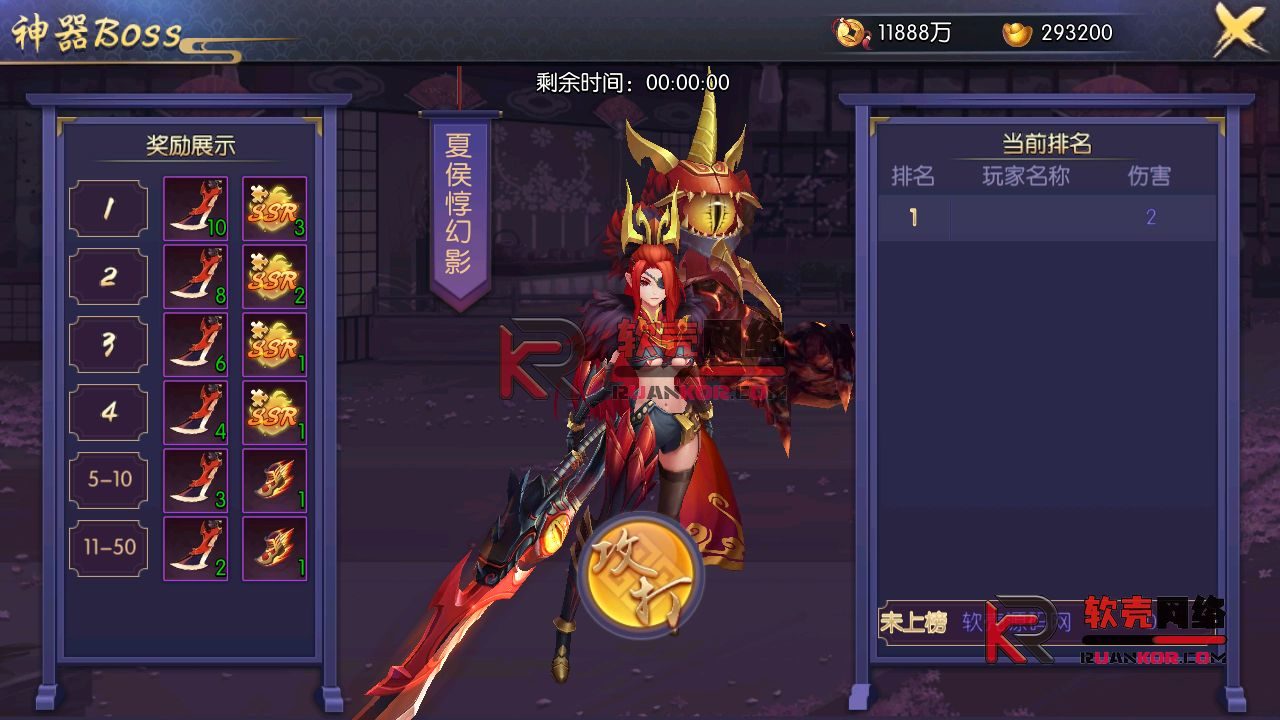Click the flame weapon reward for ranks 5-10

coord(273,479)
